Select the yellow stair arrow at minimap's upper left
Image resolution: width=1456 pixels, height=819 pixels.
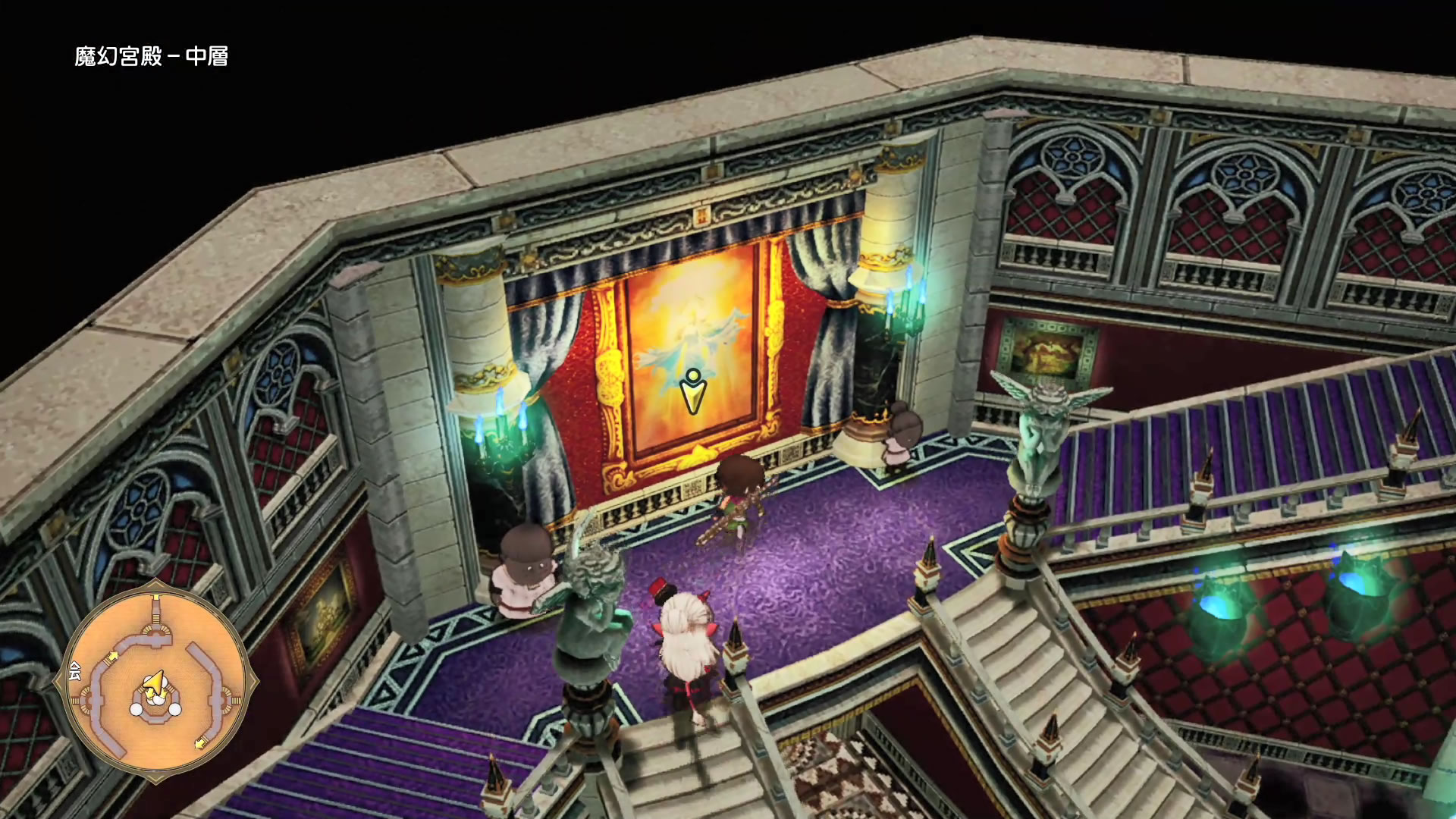tap(112, 656)
